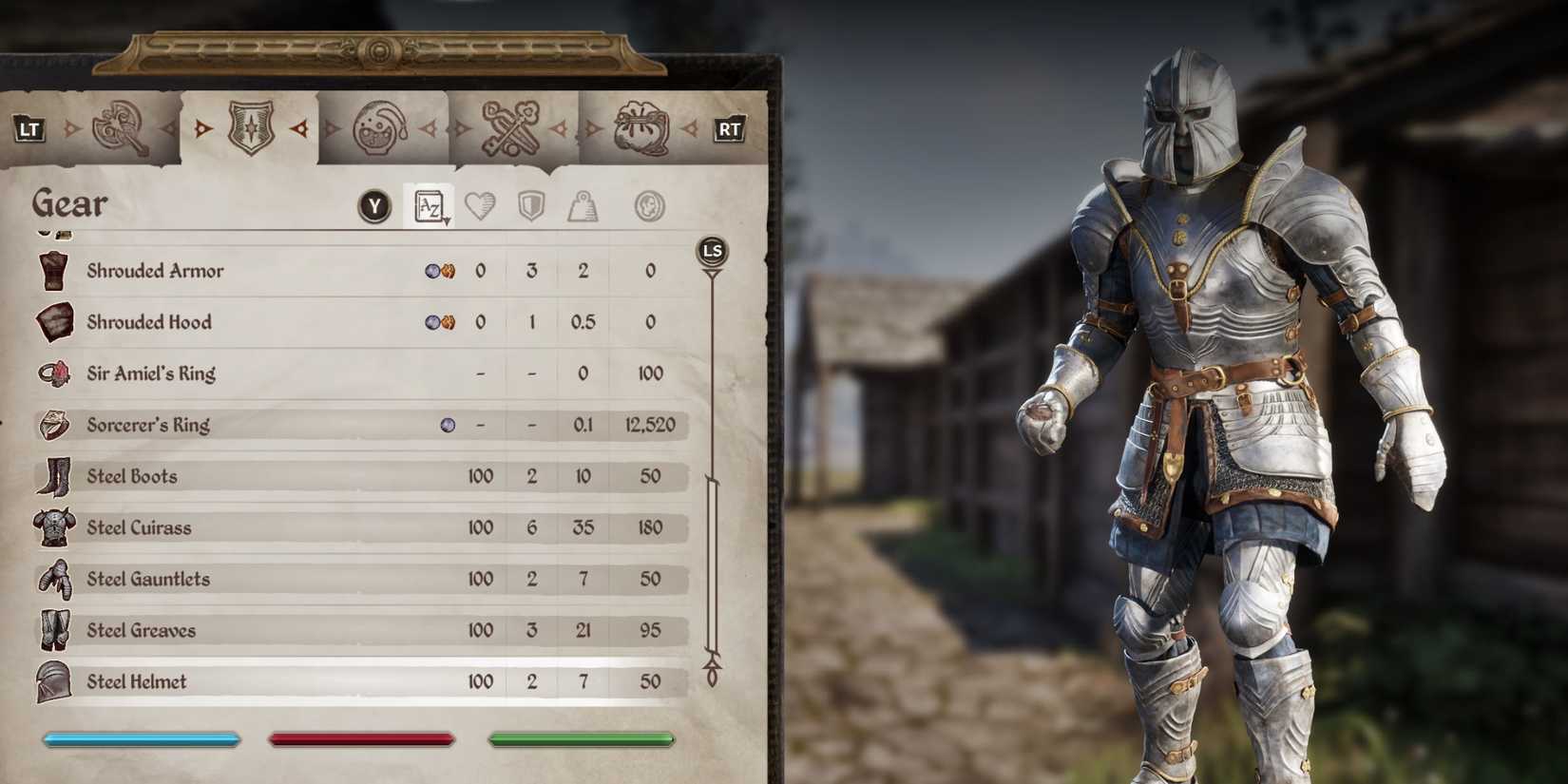Switch to the Gear shield tab

251,126
